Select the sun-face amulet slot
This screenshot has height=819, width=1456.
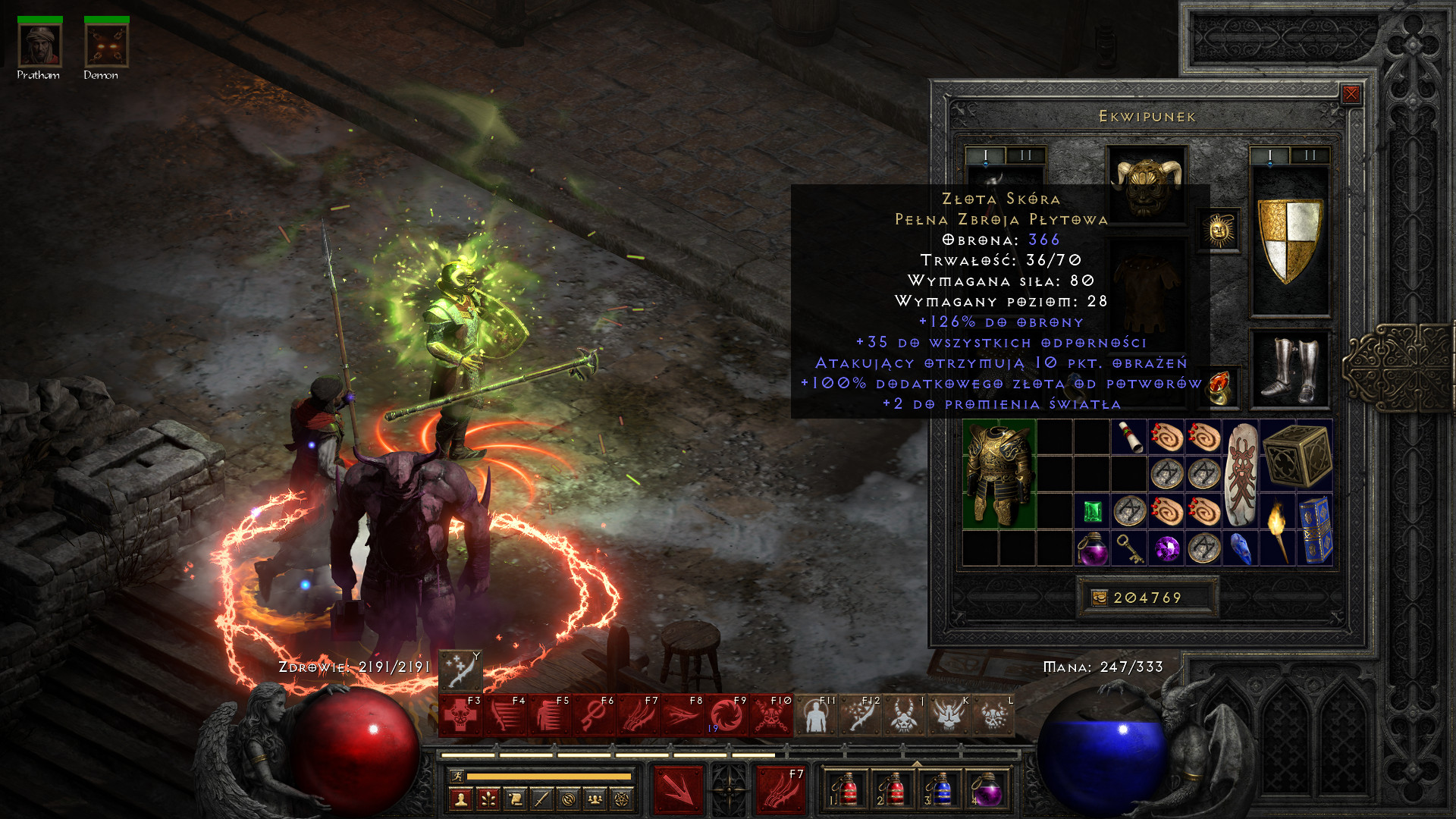pyautogui.click(x=1219, y=230)
